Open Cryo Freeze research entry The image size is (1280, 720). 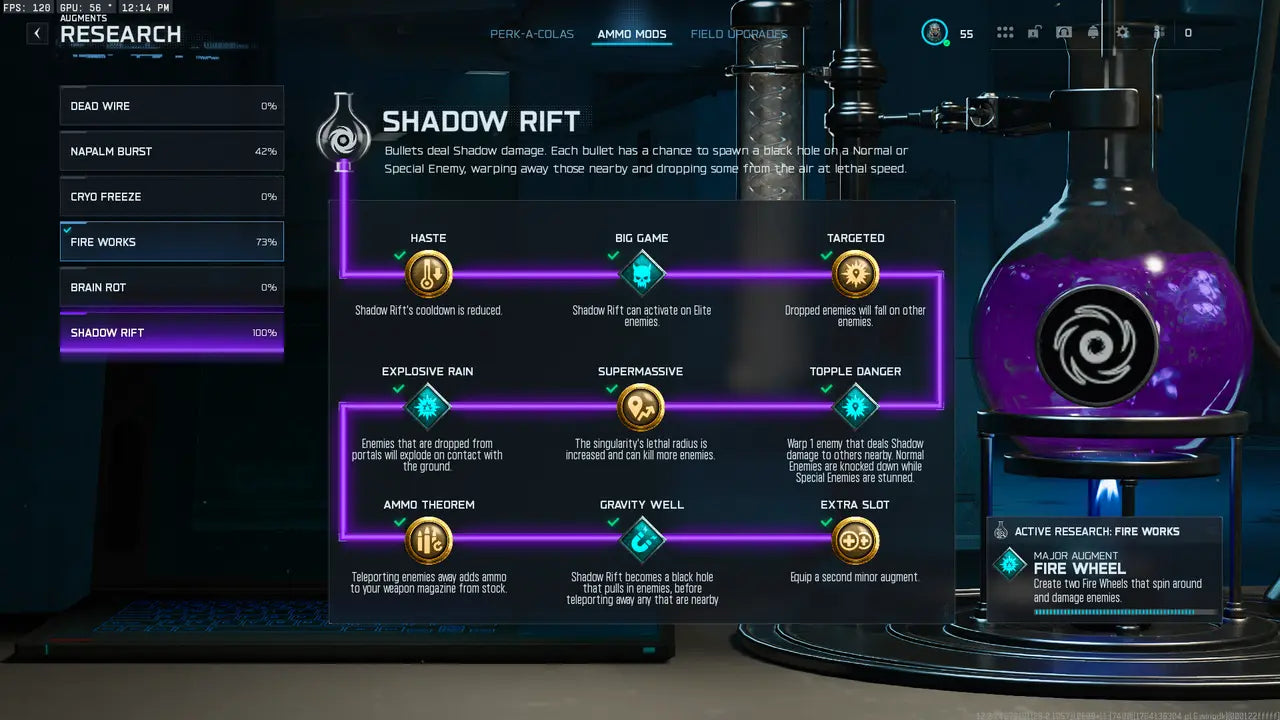171,197
